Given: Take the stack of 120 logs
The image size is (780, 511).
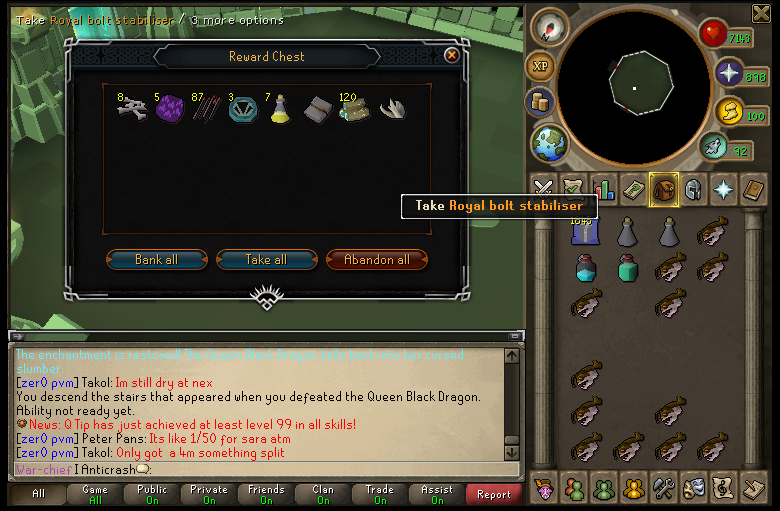Looking at the screenshot, I should (354, 108).
